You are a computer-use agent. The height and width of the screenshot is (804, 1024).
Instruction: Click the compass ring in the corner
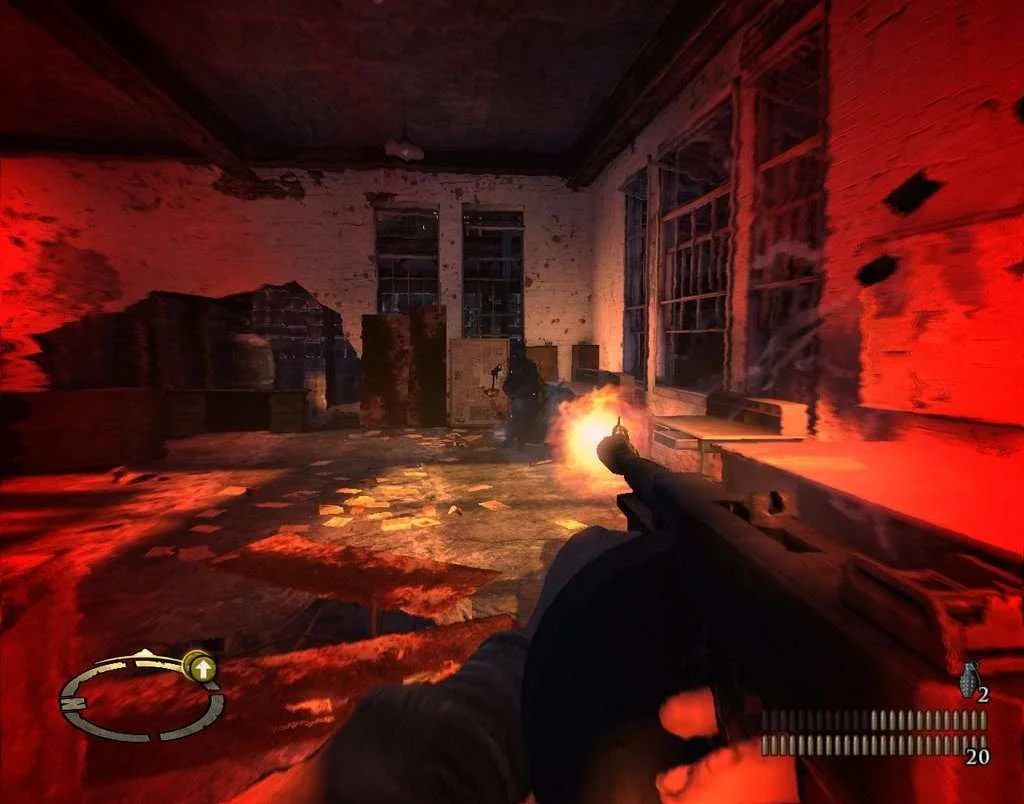(x=141, y=697)
